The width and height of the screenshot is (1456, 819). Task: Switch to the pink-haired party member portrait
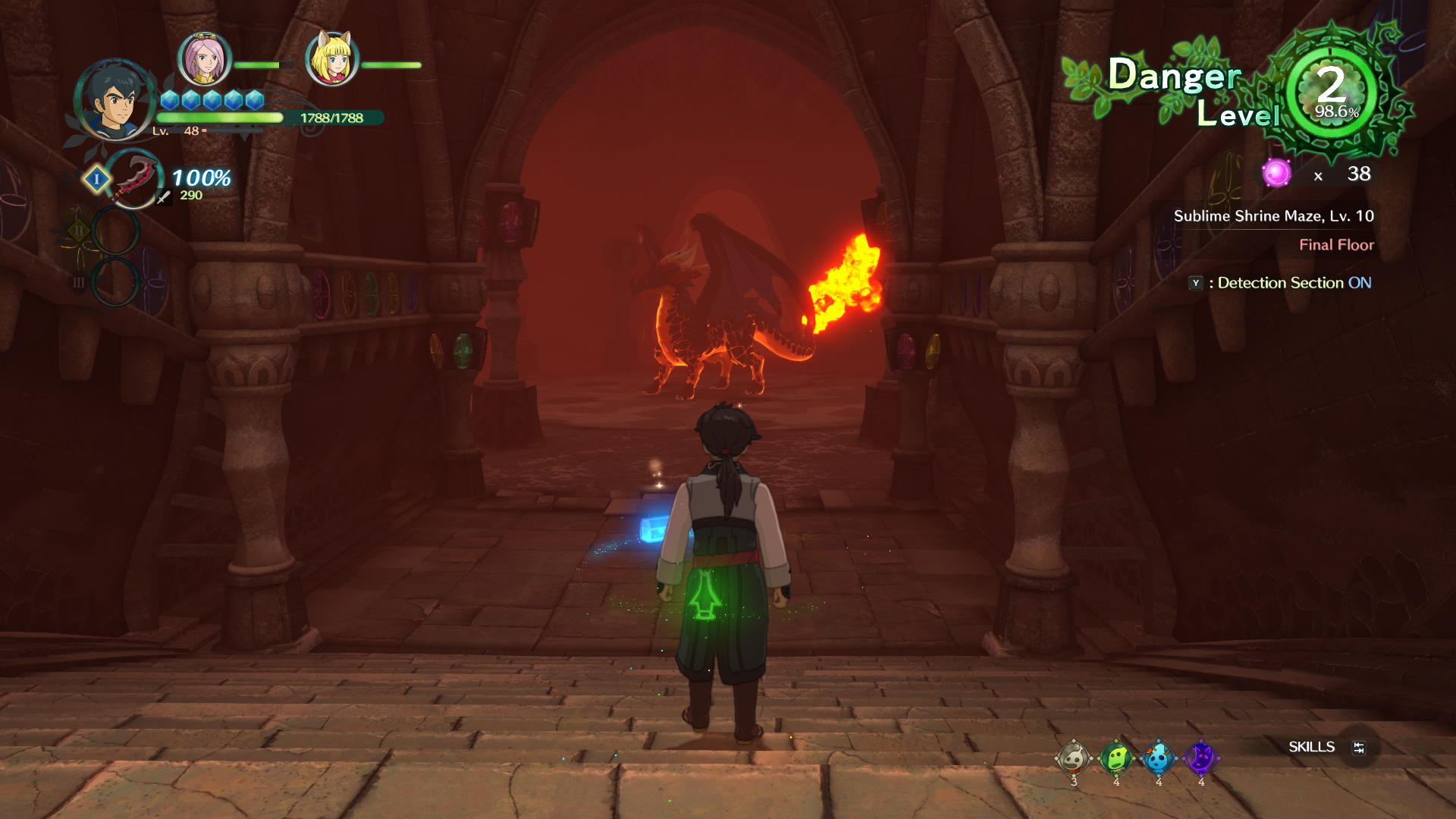tap(204, 59)
